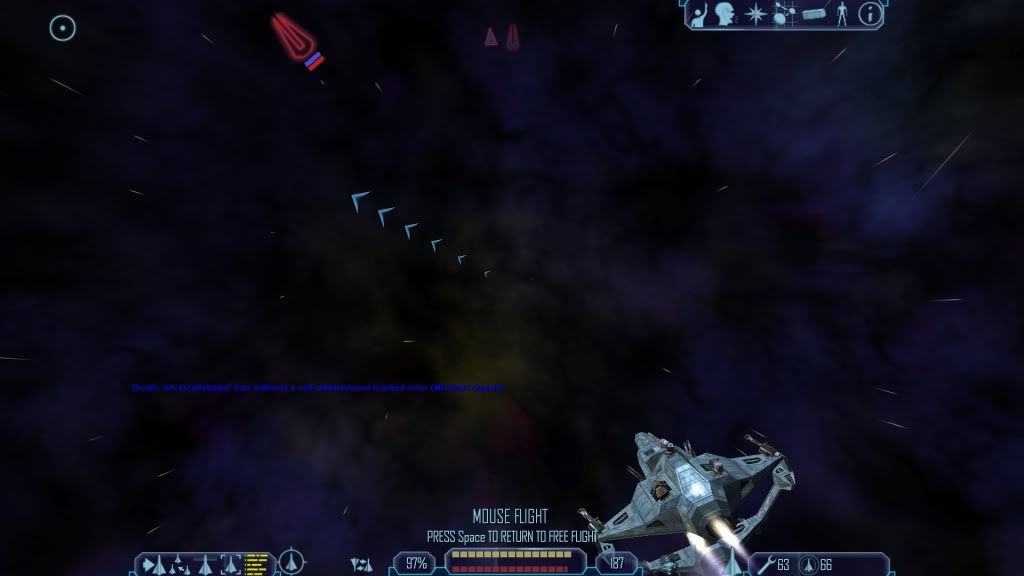Click the circled ship icon beside the maneuver bar
Screen dimensions: 1024x576
[x=292, y=563]
